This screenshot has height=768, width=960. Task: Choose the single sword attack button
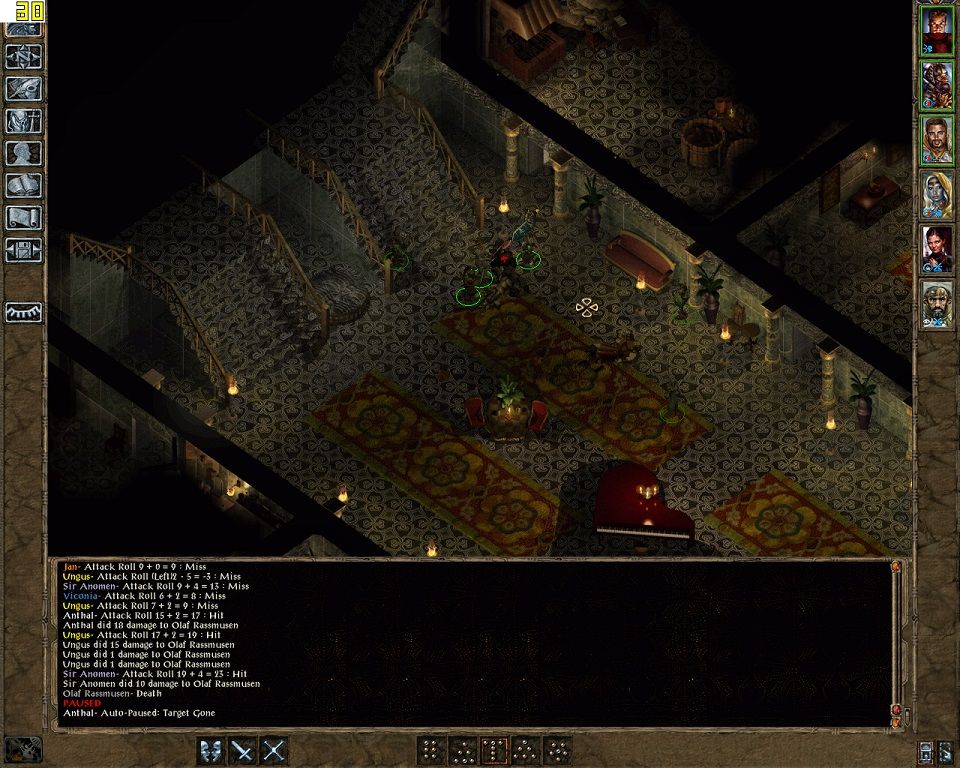tap(243, 750)
